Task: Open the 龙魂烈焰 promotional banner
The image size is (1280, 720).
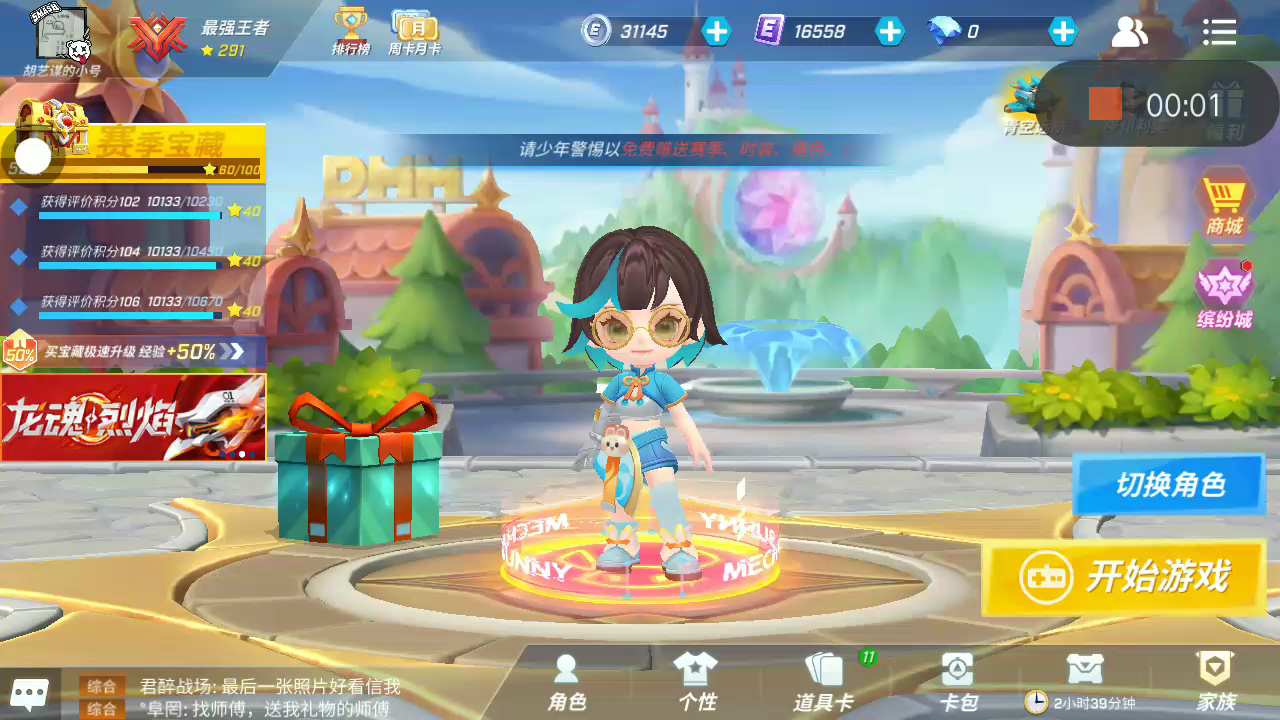Action: click(133, 418)
